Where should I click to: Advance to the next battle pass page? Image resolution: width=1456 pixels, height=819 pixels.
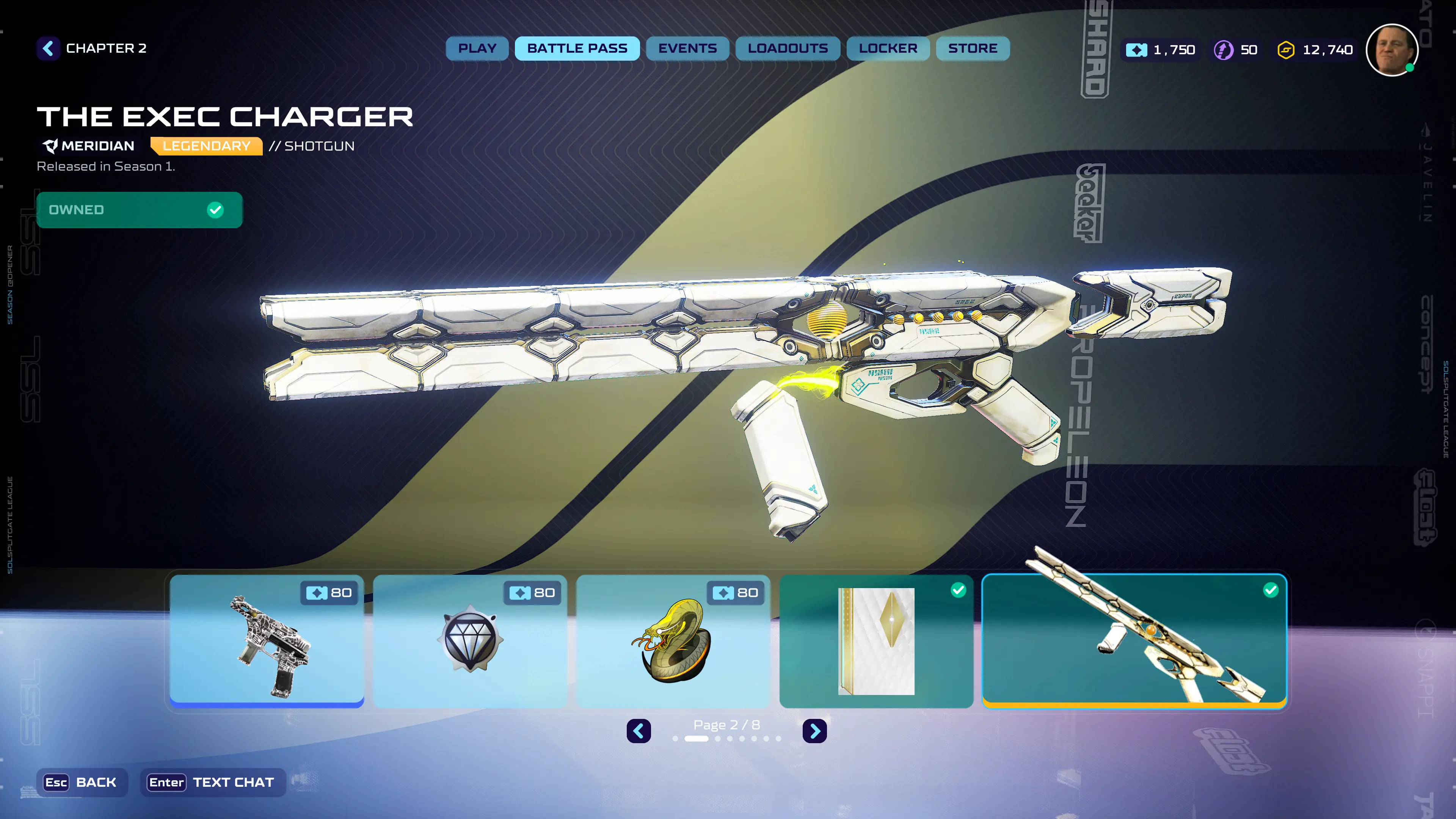coord(814,731)
